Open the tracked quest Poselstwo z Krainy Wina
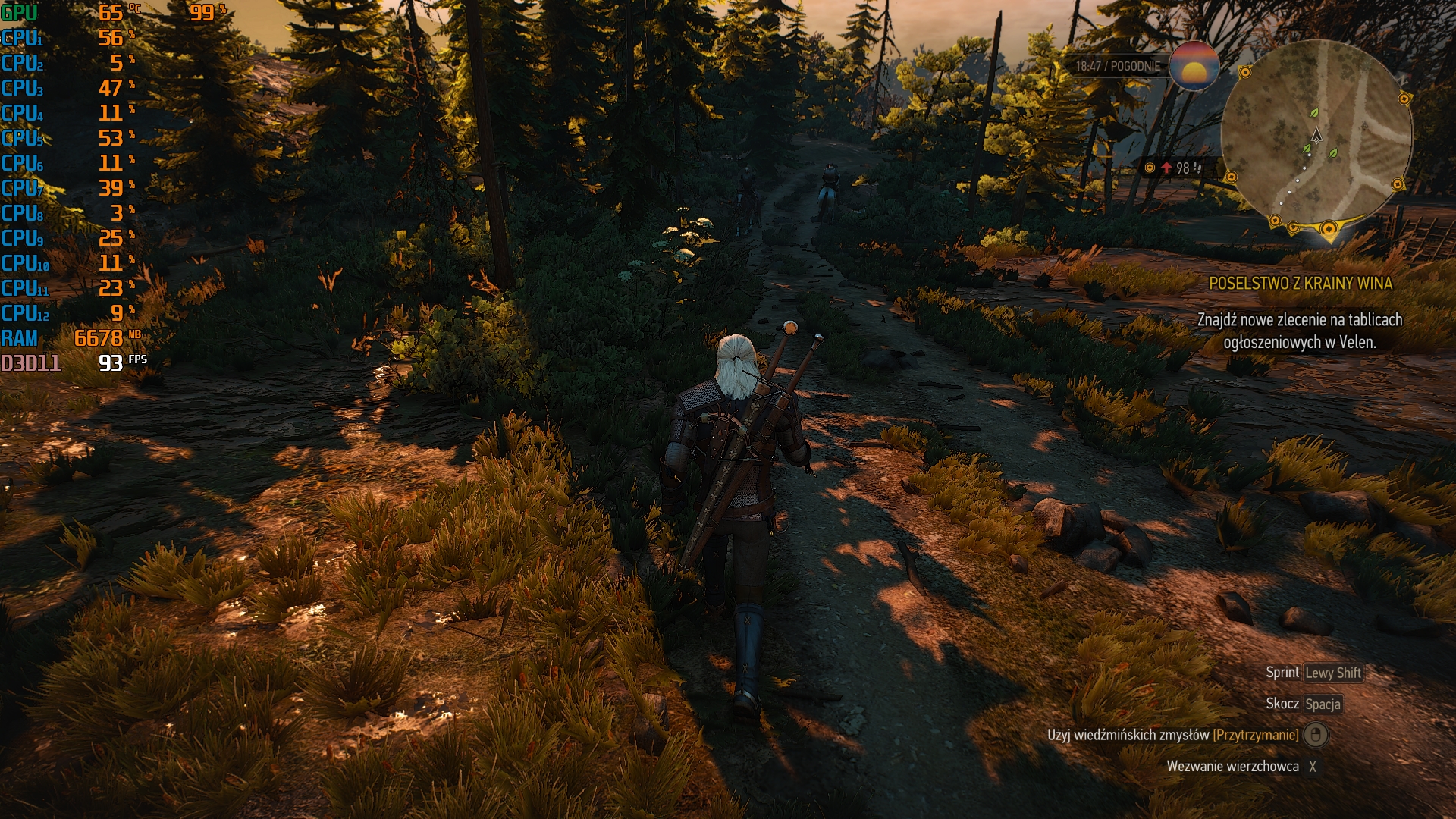The width and height of the screenshot is (1456, 819). 1300,284
